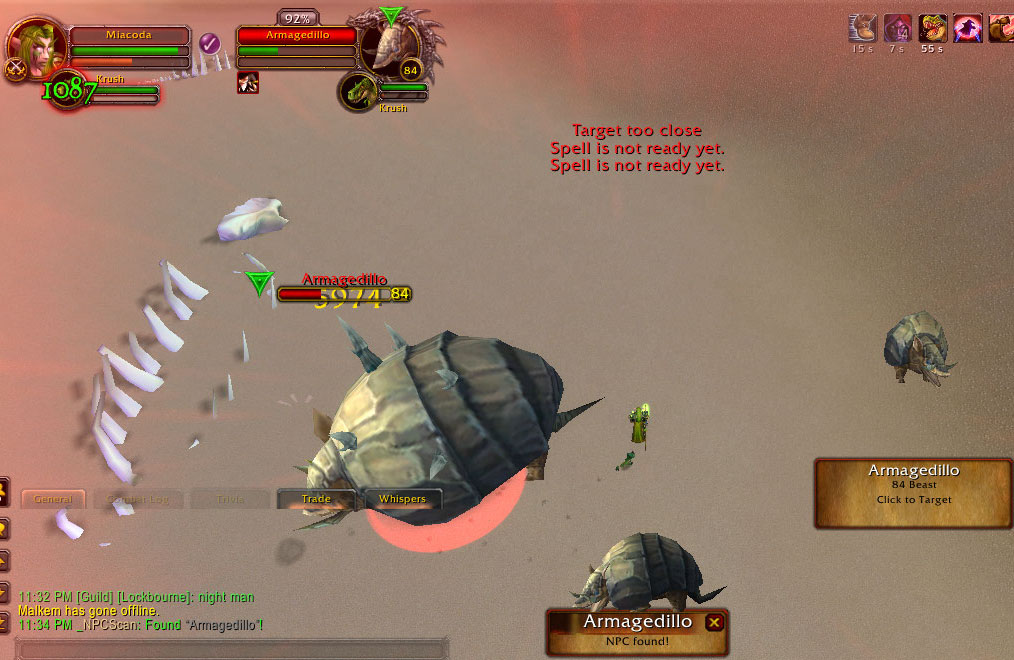
Task: Switch to the General chat tab
Action: click(53, 499)
